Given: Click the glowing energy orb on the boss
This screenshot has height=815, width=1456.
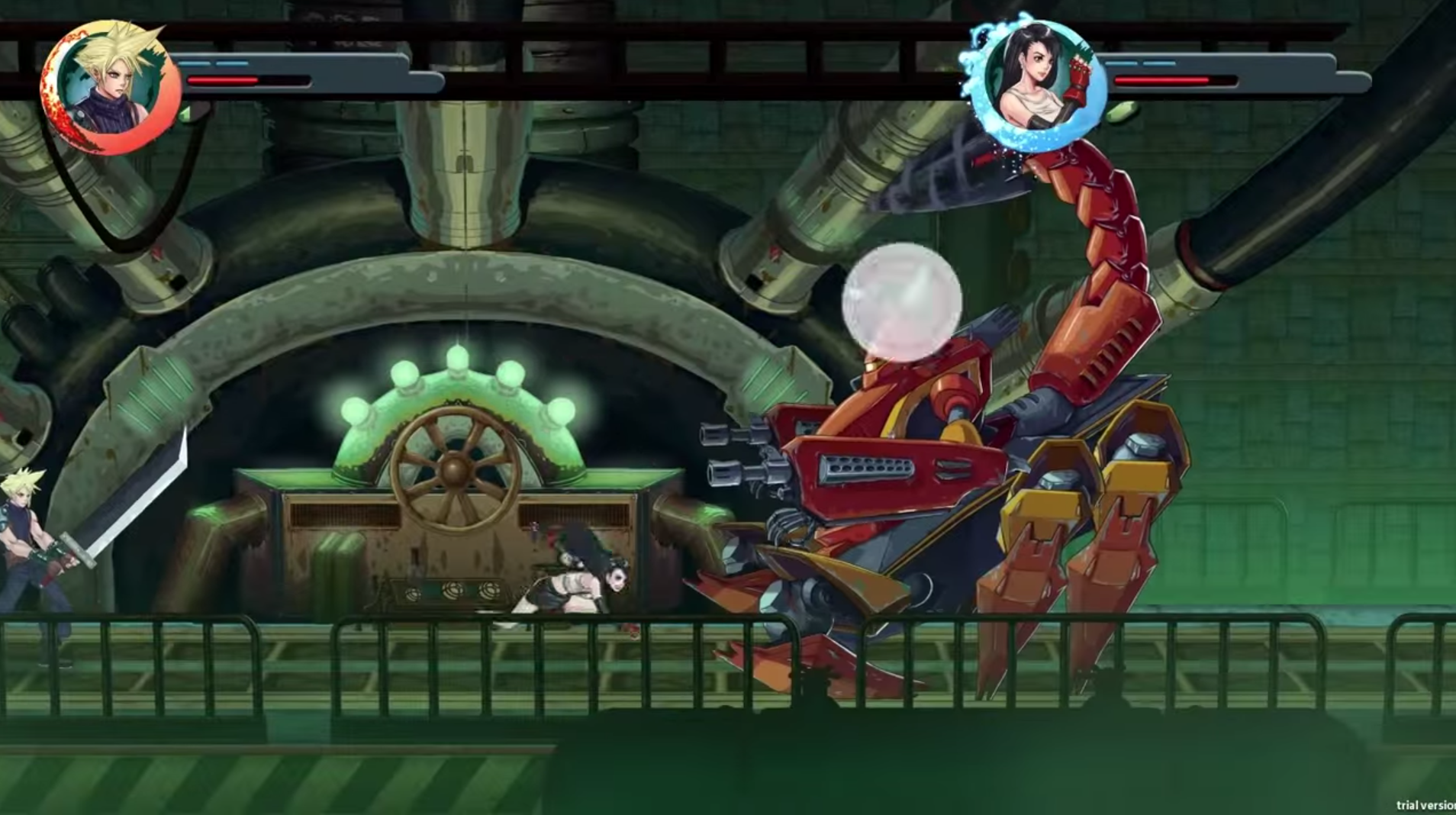Looking at the screenshot, I should click(x=900, y=301).
